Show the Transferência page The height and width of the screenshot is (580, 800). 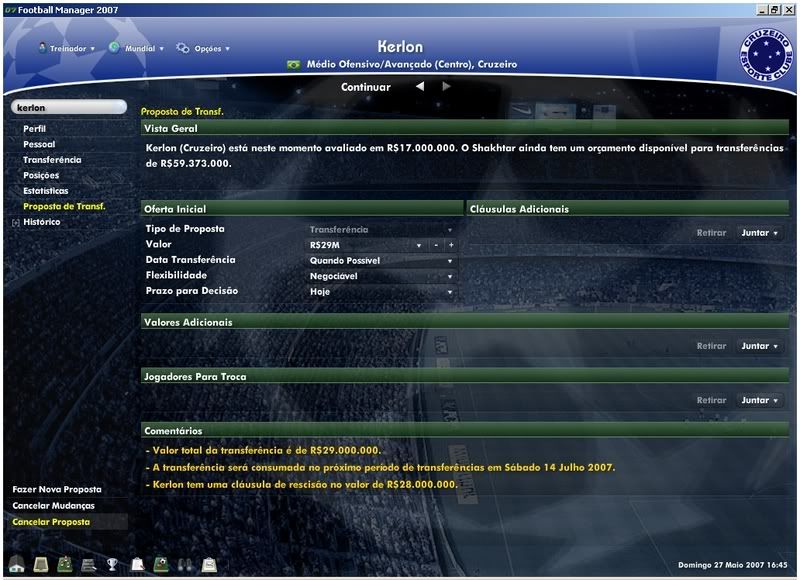tap(52, 160)
